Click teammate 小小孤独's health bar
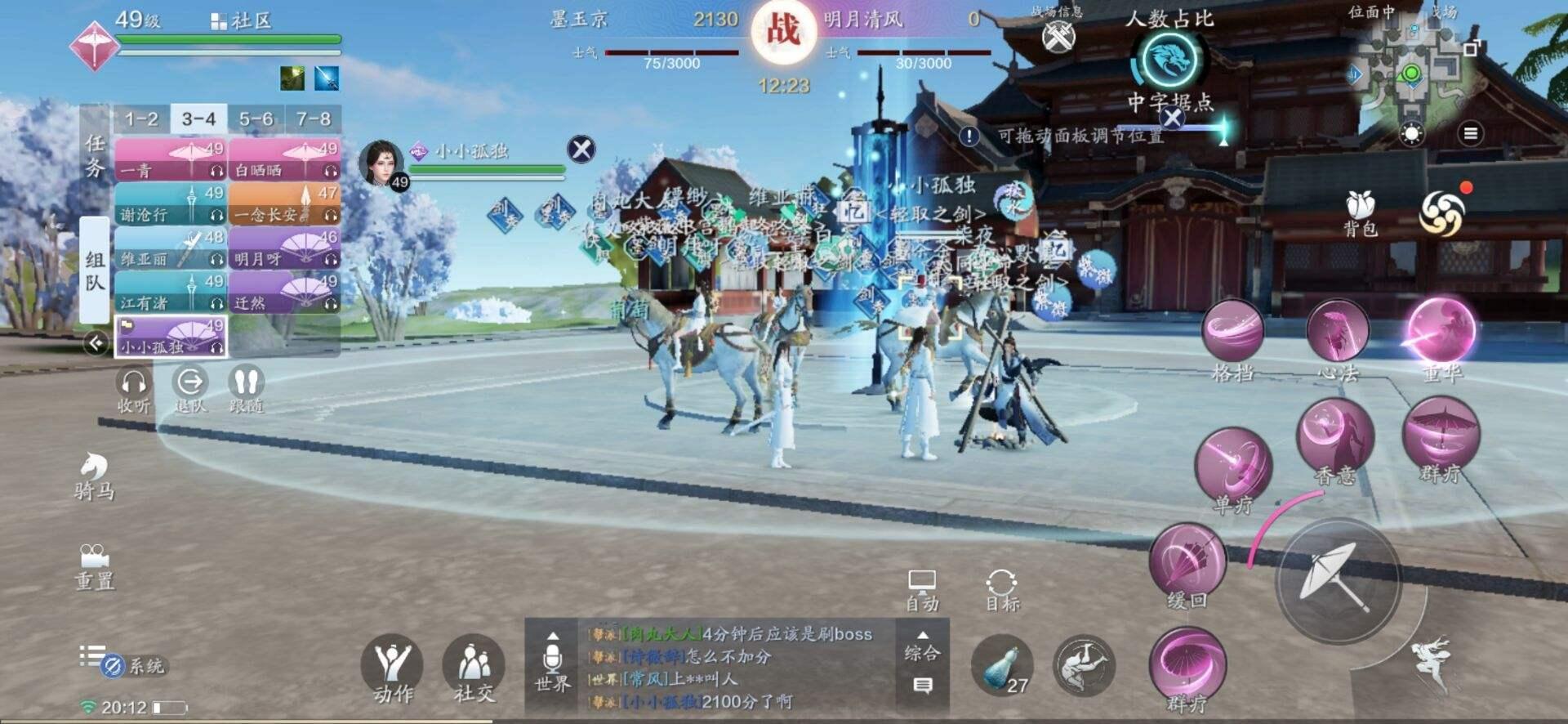1568x724 pixels. 170,337
